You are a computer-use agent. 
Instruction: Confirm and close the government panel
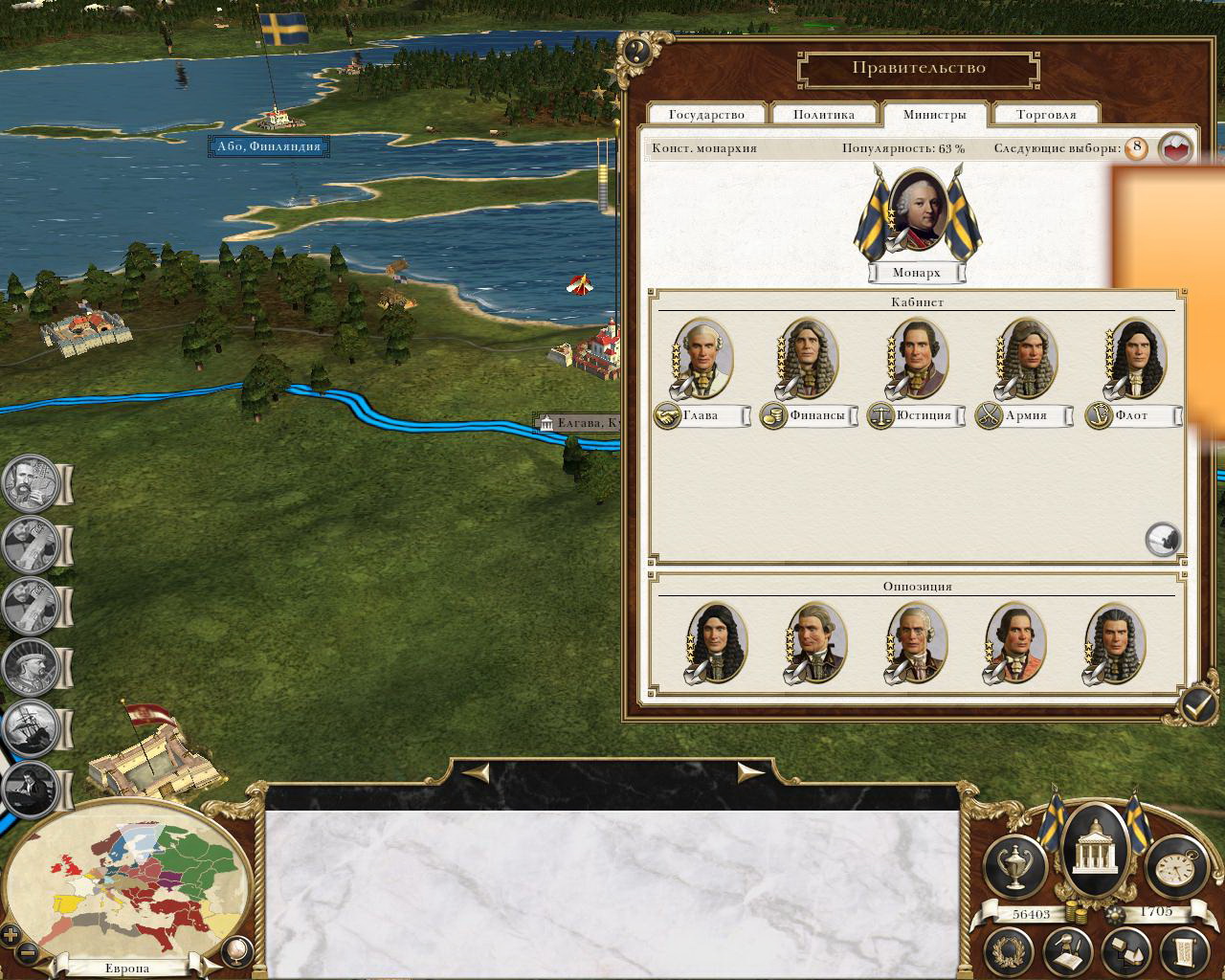[x=1196, y=705]
